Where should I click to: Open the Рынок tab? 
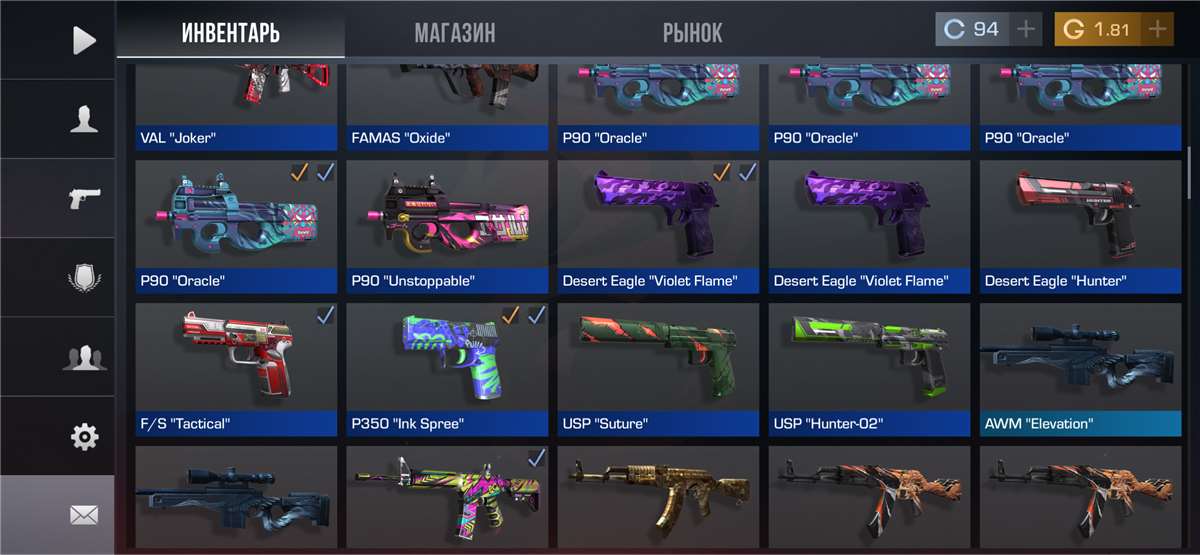(x=692, y=32)
